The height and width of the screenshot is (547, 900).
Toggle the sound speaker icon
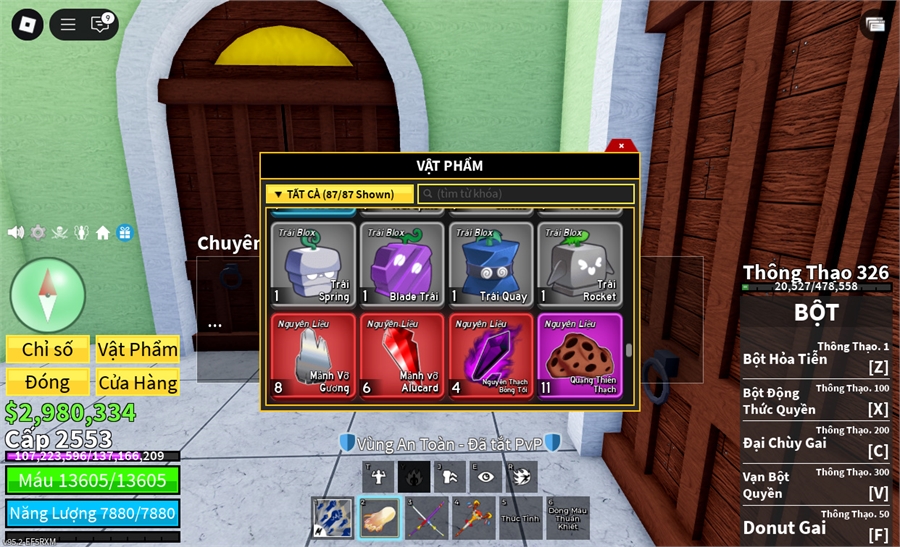[16, 232]
